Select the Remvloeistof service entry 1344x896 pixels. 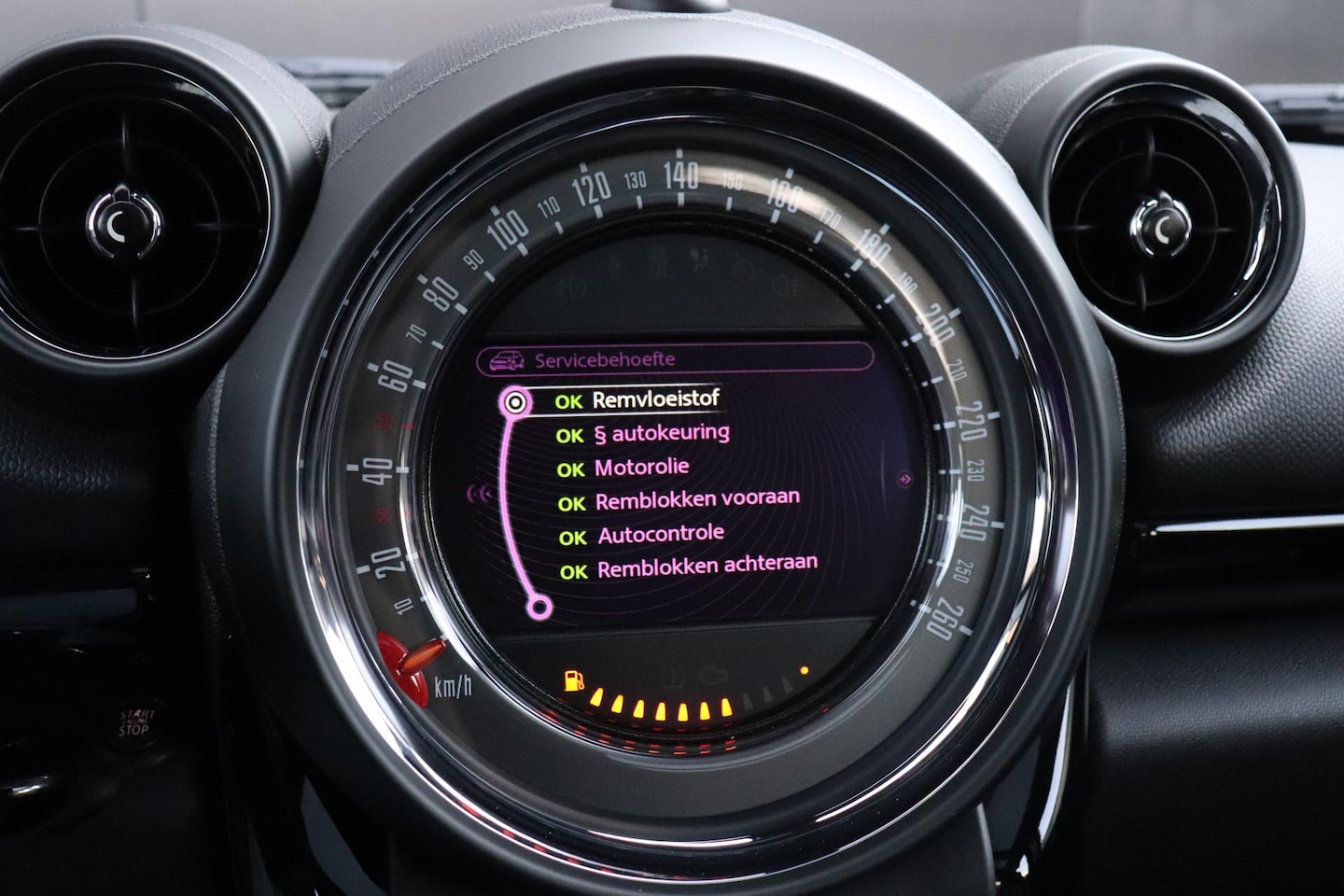click(655, 400)
